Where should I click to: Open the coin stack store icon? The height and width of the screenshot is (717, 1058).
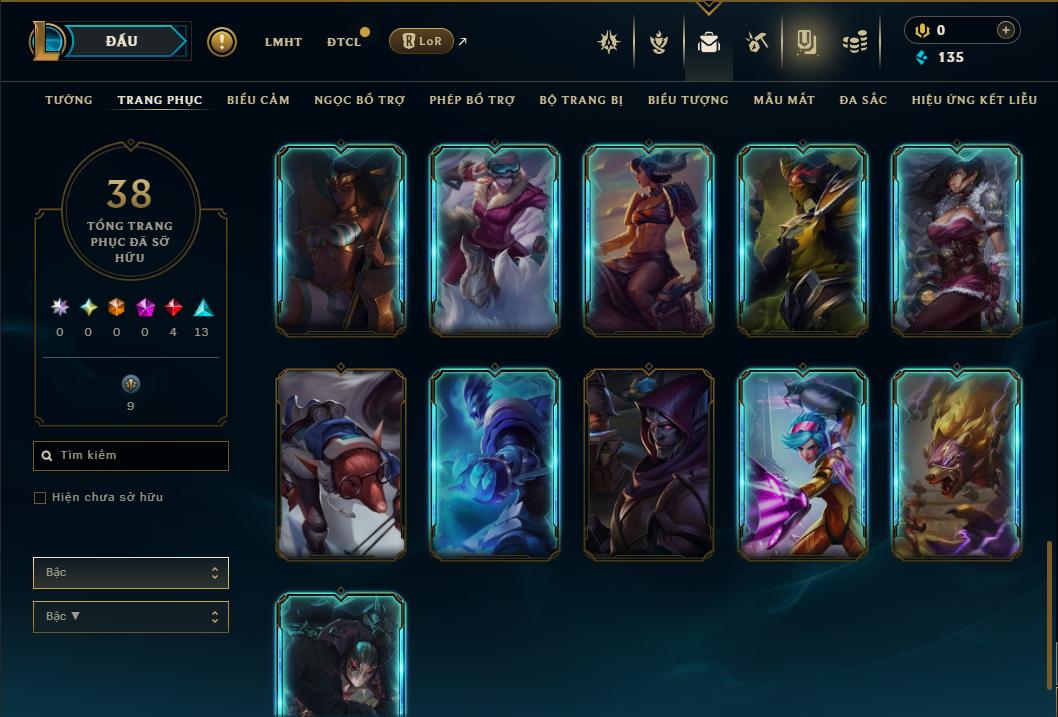pos(854,42)
